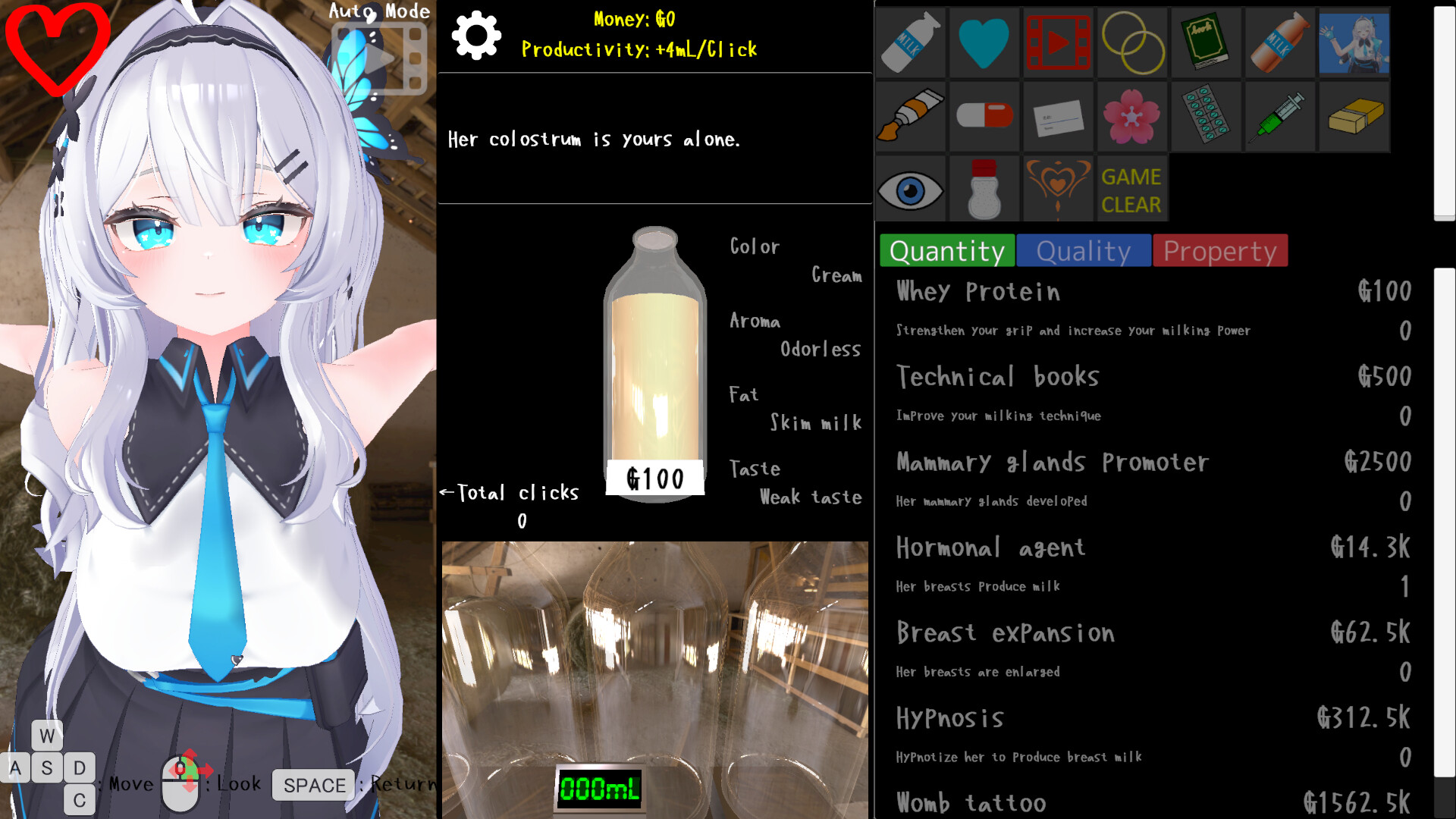Open the green book icon
Viewport: 1456px width, 819px height.
pyautogui.click(x=1207, y=43)
